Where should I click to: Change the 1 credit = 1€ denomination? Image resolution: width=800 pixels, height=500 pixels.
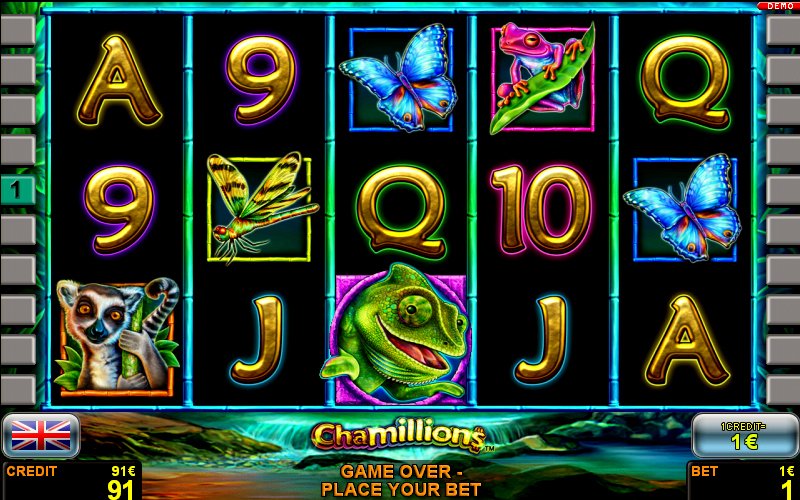click(744, 435)
